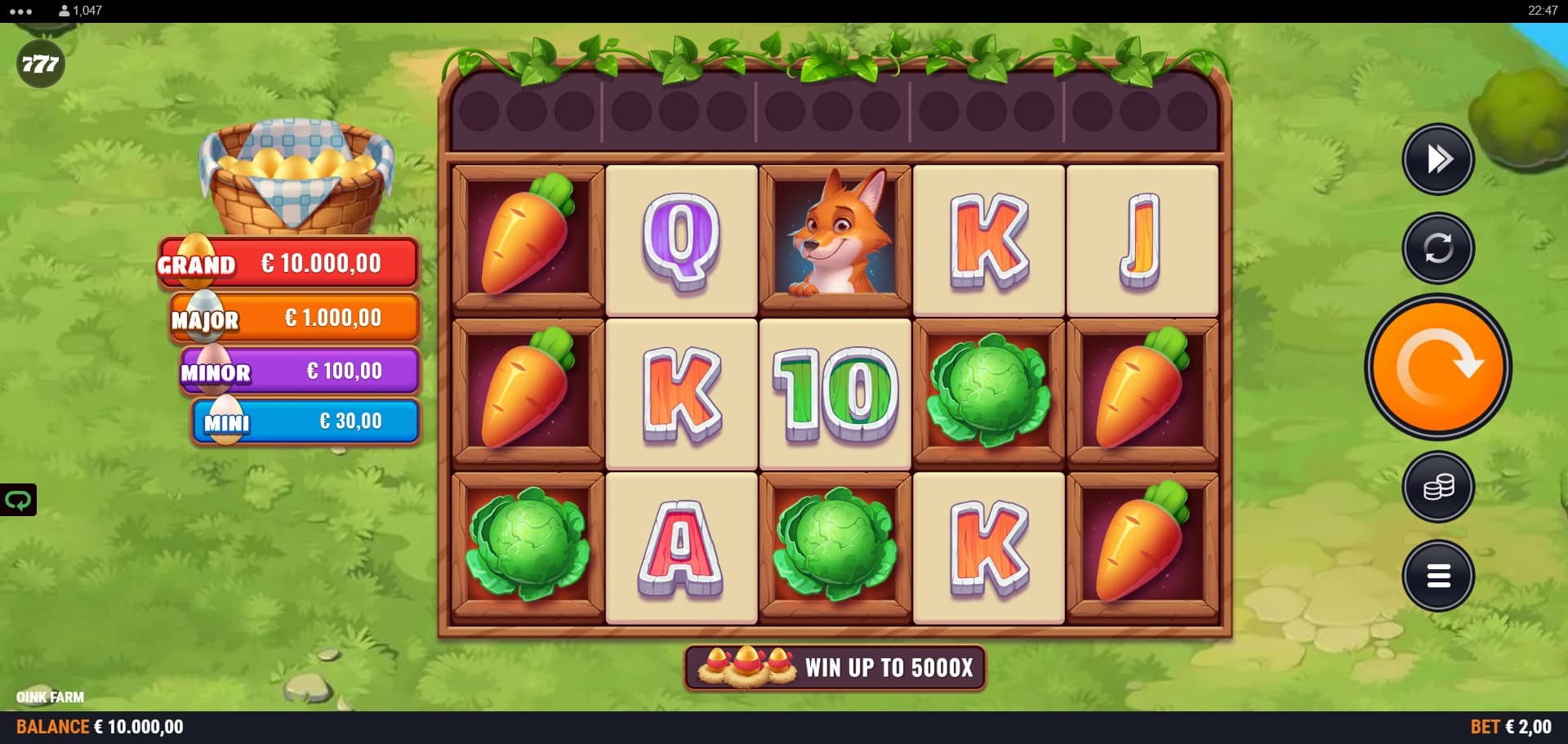
Task: Open the coin stack bet settings
Action: pos(1437,488)
